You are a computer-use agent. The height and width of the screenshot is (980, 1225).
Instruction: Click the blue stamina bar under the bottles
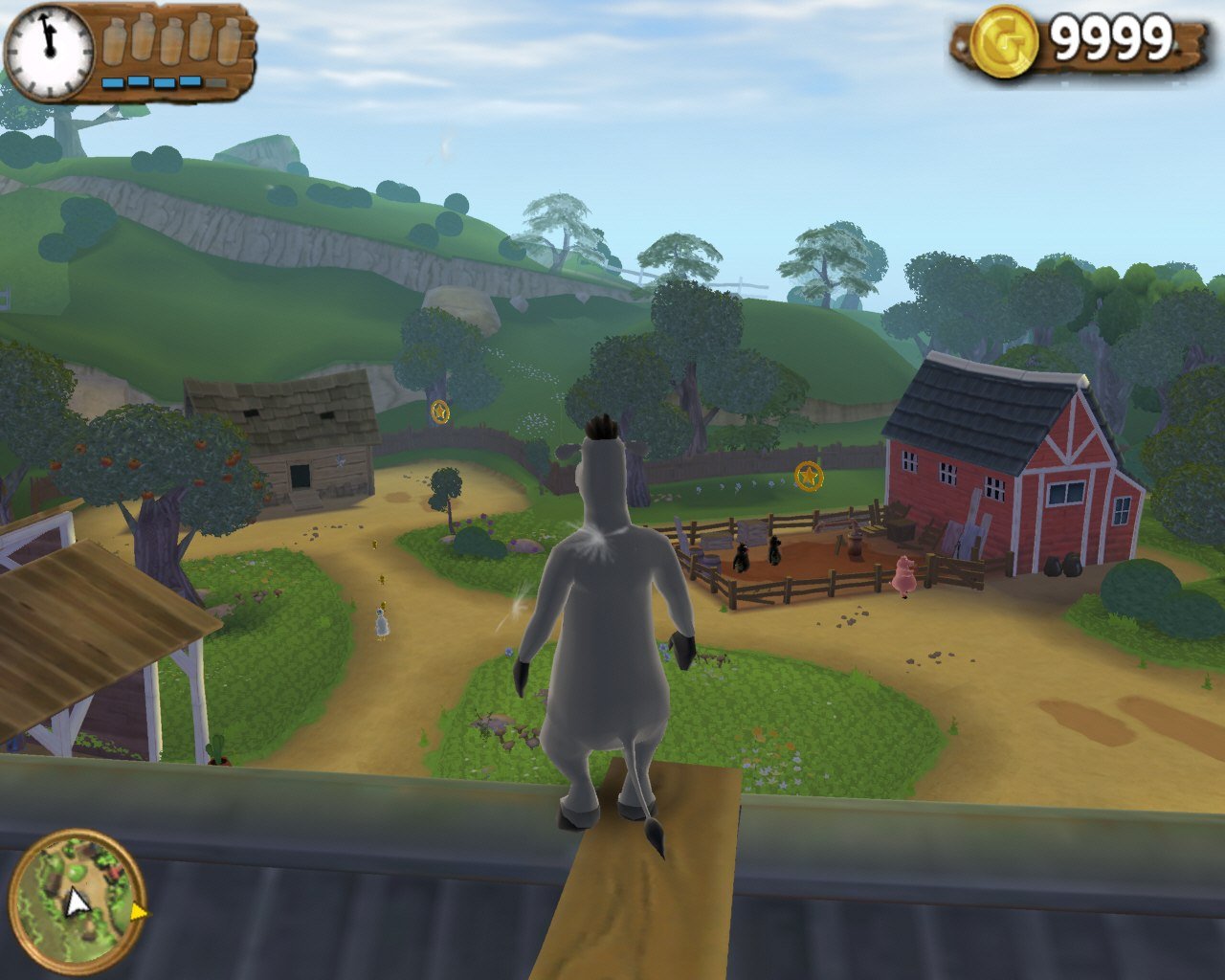(163, 82)
